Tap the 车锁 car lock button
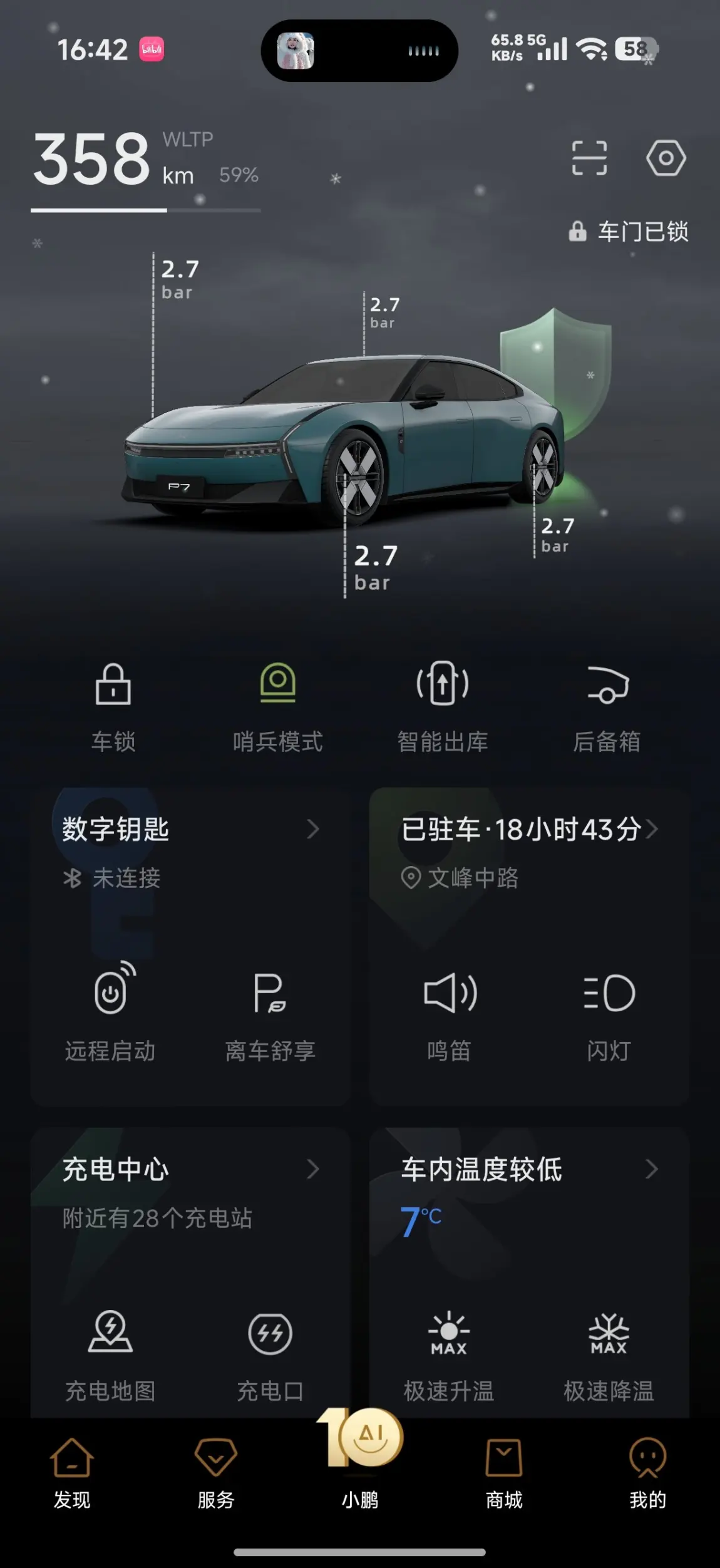This screenshot has height=1568, width=720. 113,705
